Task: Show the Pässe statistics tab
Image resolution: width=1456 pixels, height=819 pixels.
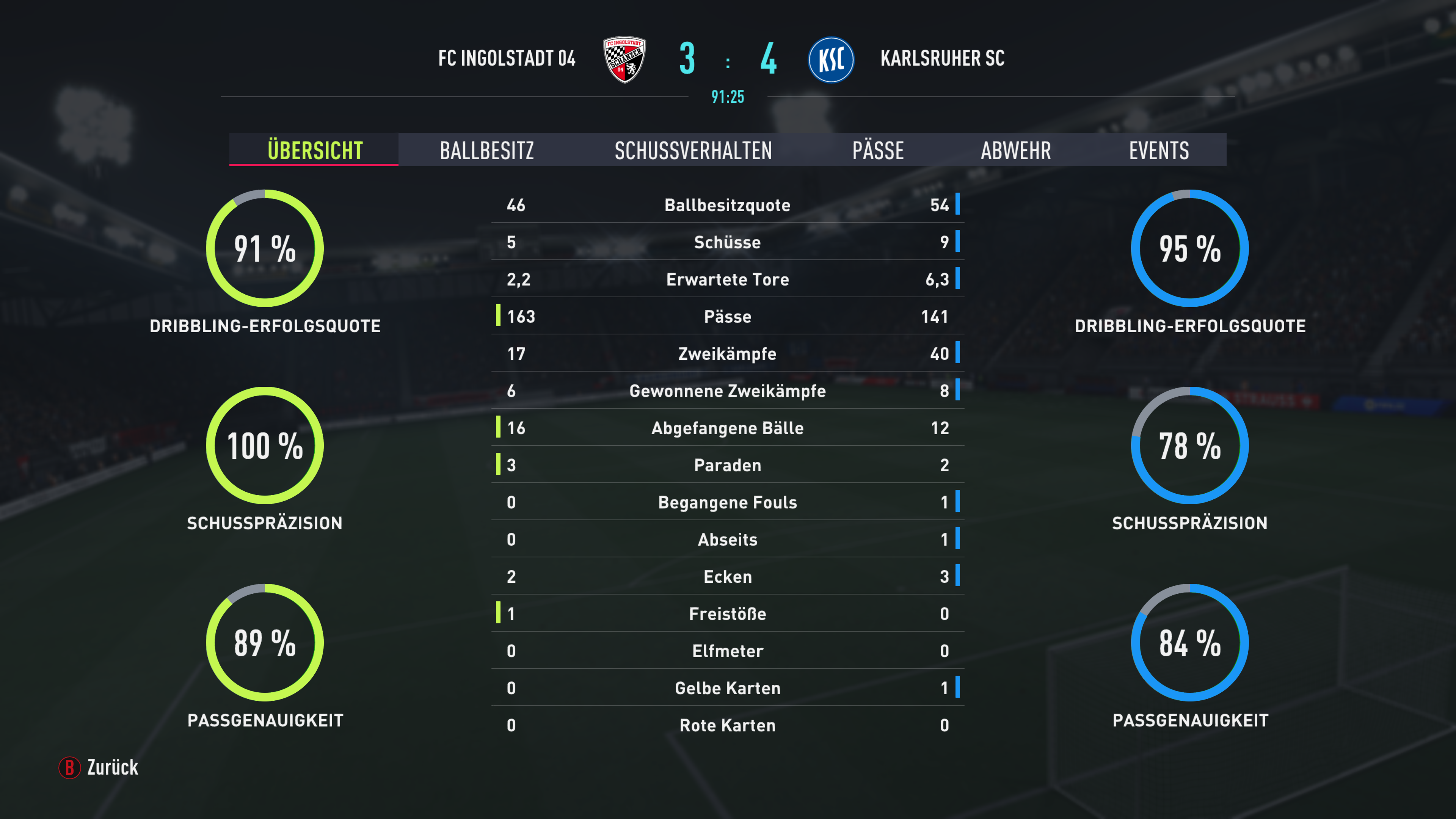Action: click(x=877, y=151)
